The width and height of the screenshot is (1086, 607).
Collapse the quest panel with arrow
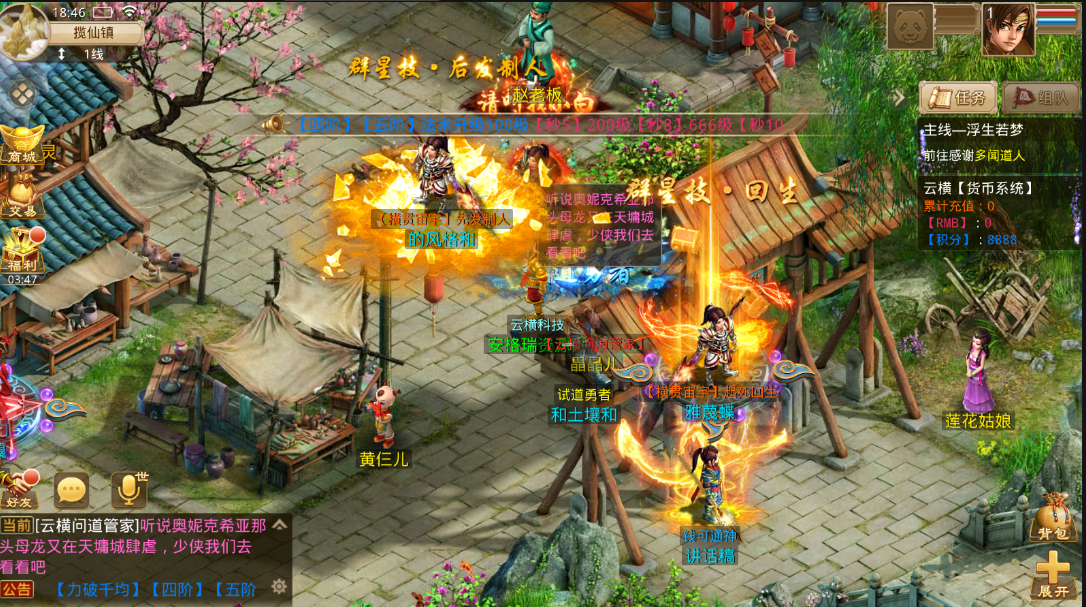point(899,98)
